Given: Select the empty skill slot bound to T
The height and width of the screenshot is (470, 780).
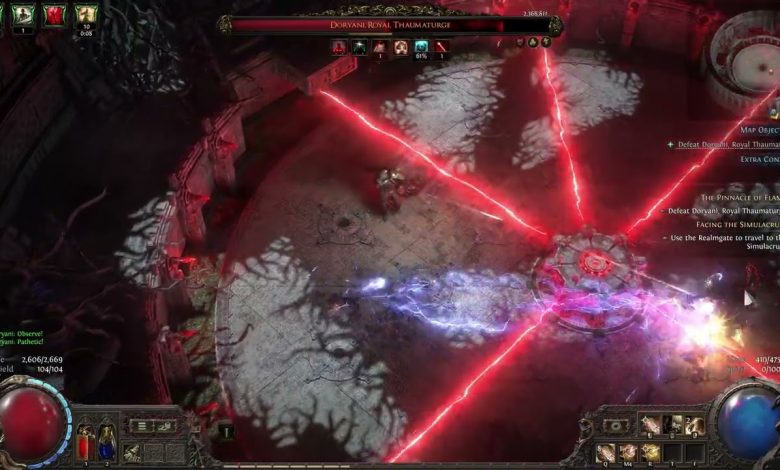Looking at the screenshot, I should [x=674, y=452].
